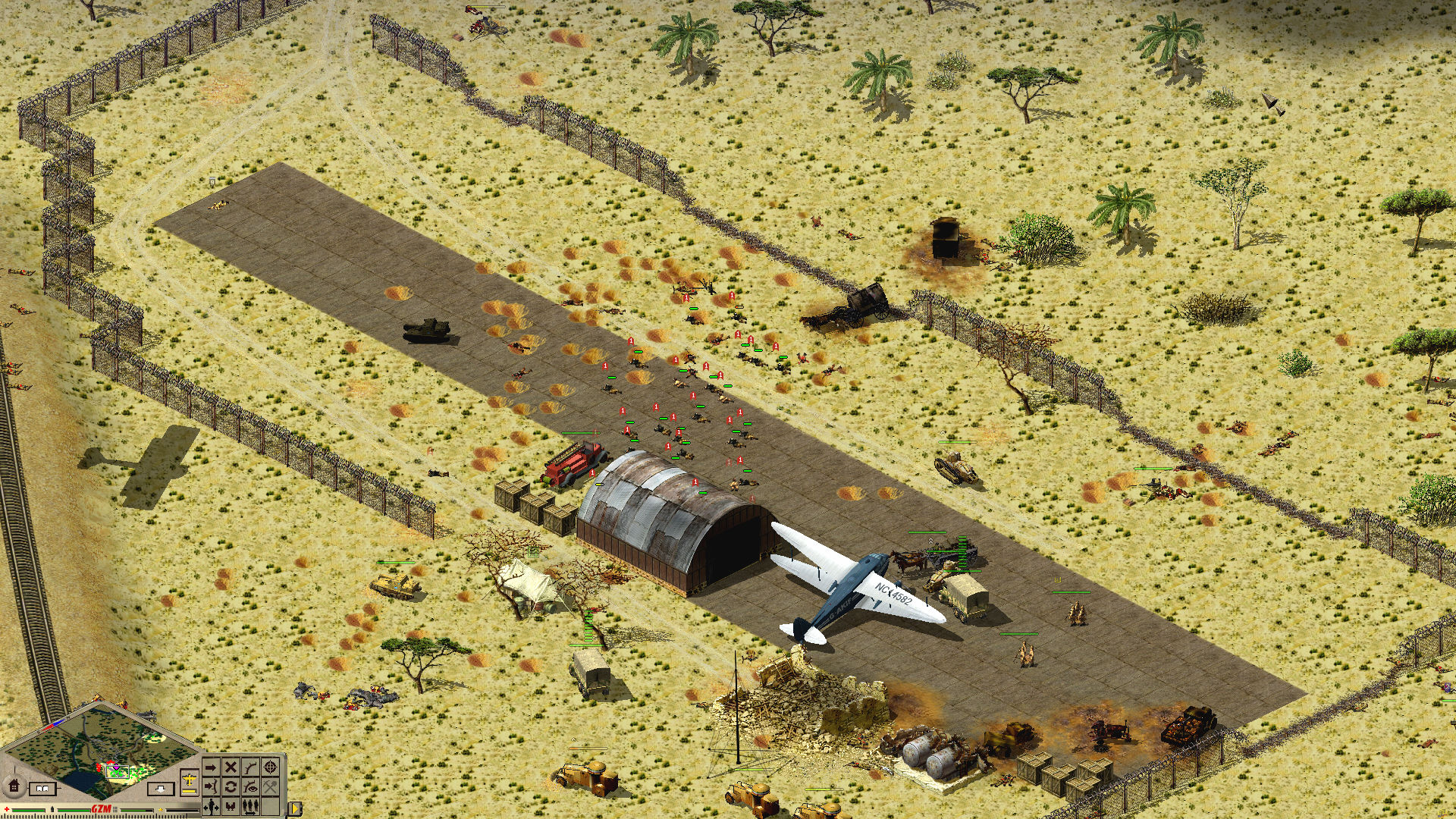Select the pickaxe and shovel command
Image resolution: width=1456 pixels, height=819 pixels.
(x=271, y=786)
